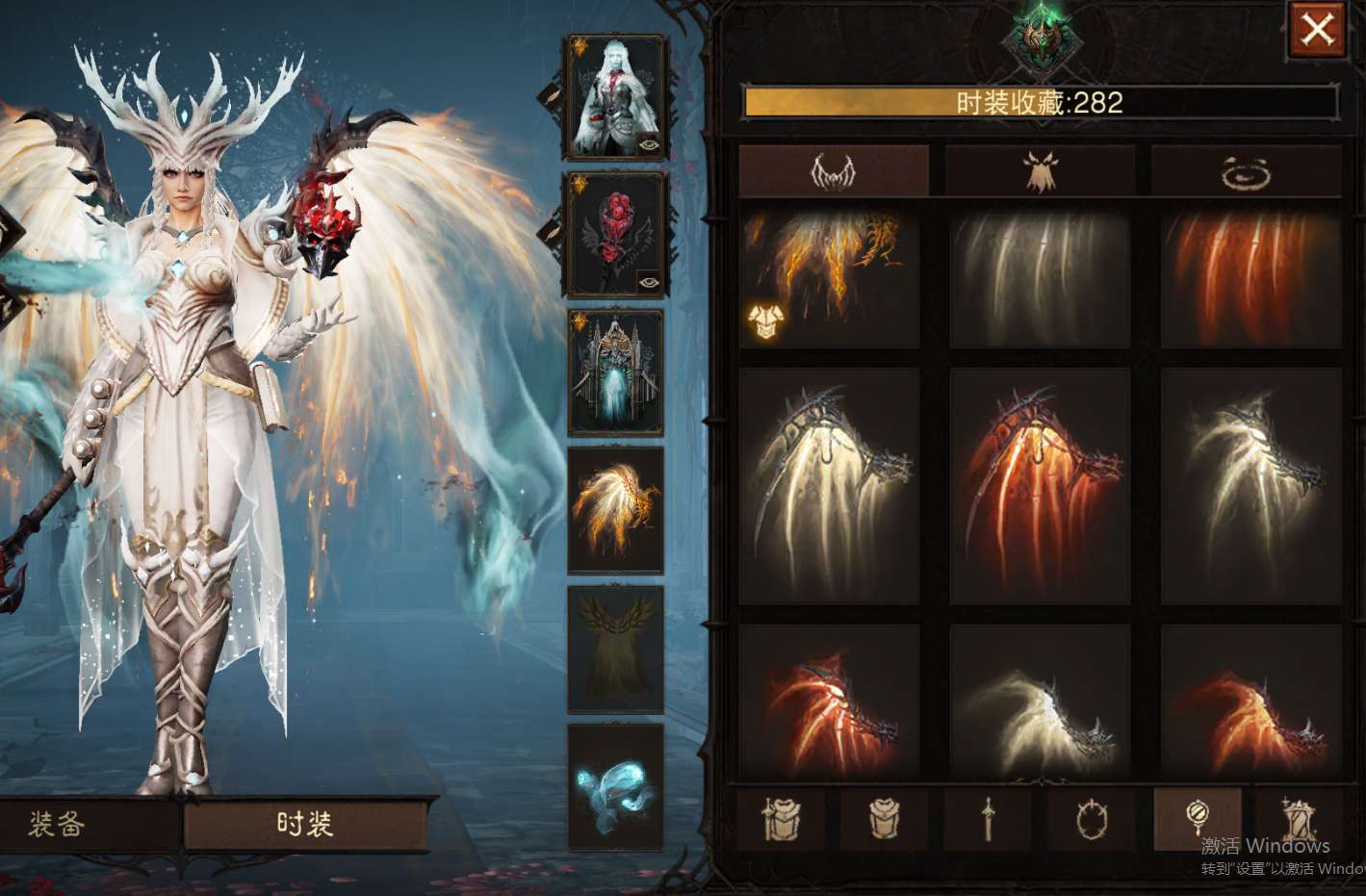Show the halo ring category tab
This screenshot has height=896, width=1366.
coord(1246,172)
